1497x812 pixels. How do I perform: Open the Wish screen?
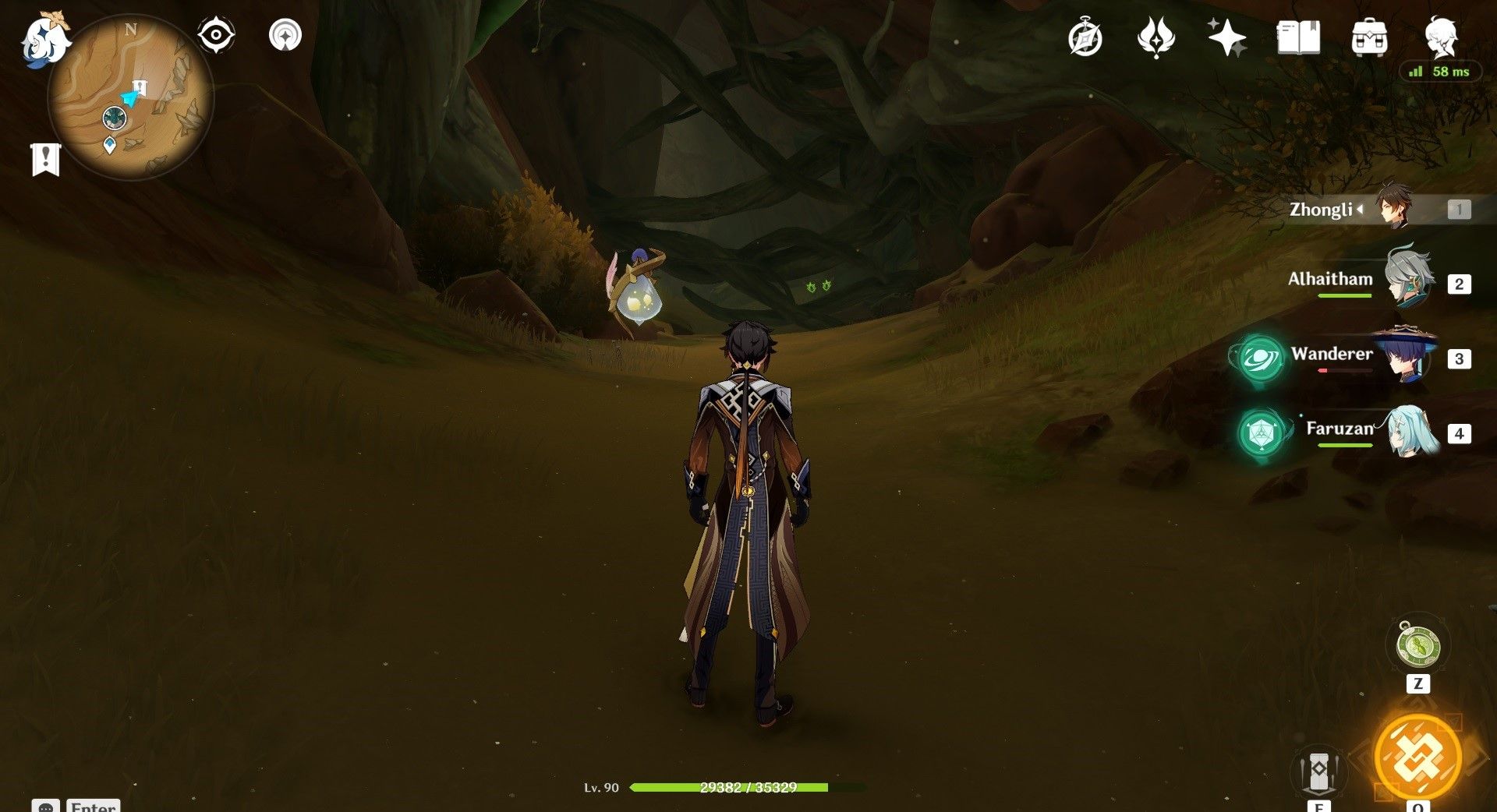pos(1157,37)
